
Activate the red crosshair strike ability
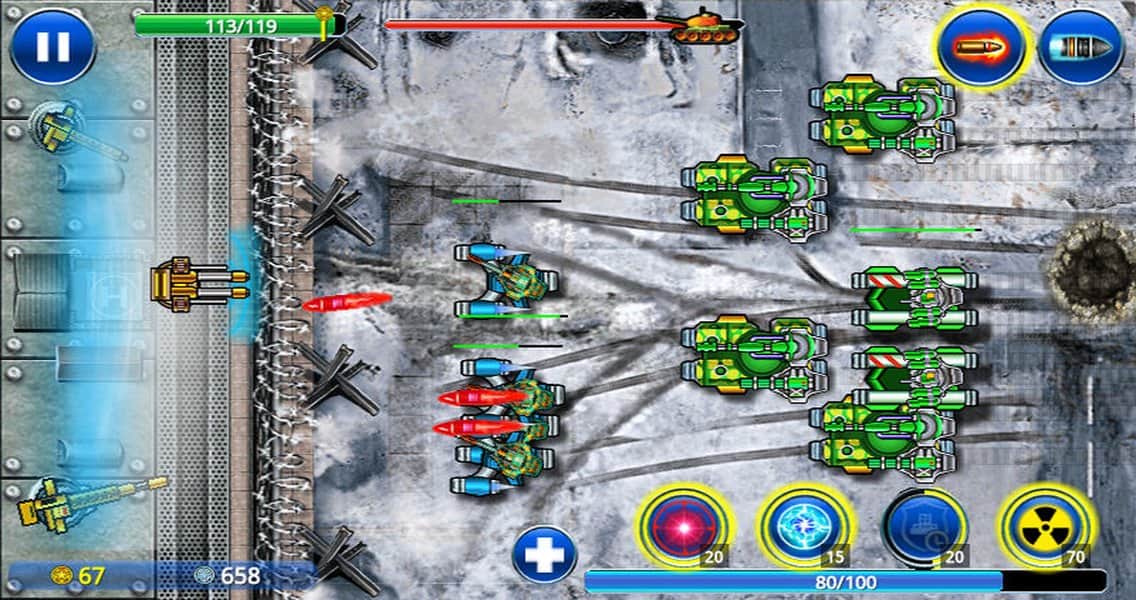[686, 525]
